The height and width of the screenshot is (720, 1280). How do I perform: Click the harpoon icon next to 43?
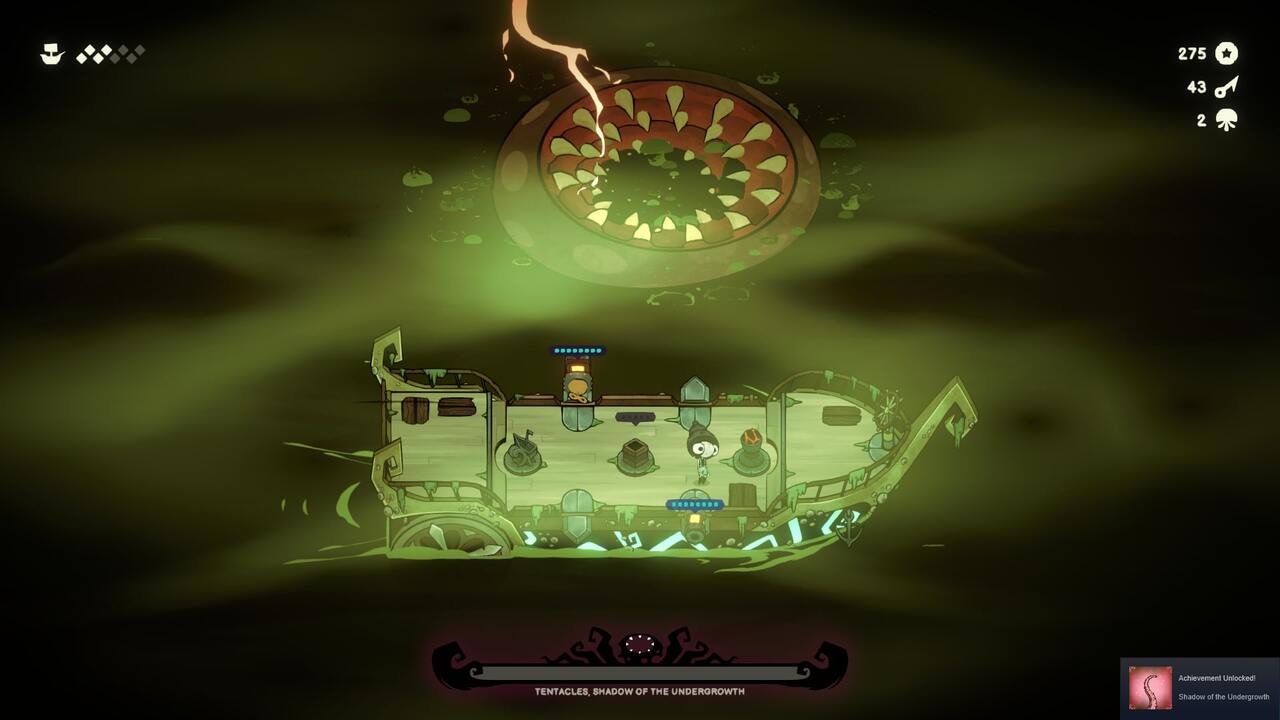point(1228,87)
